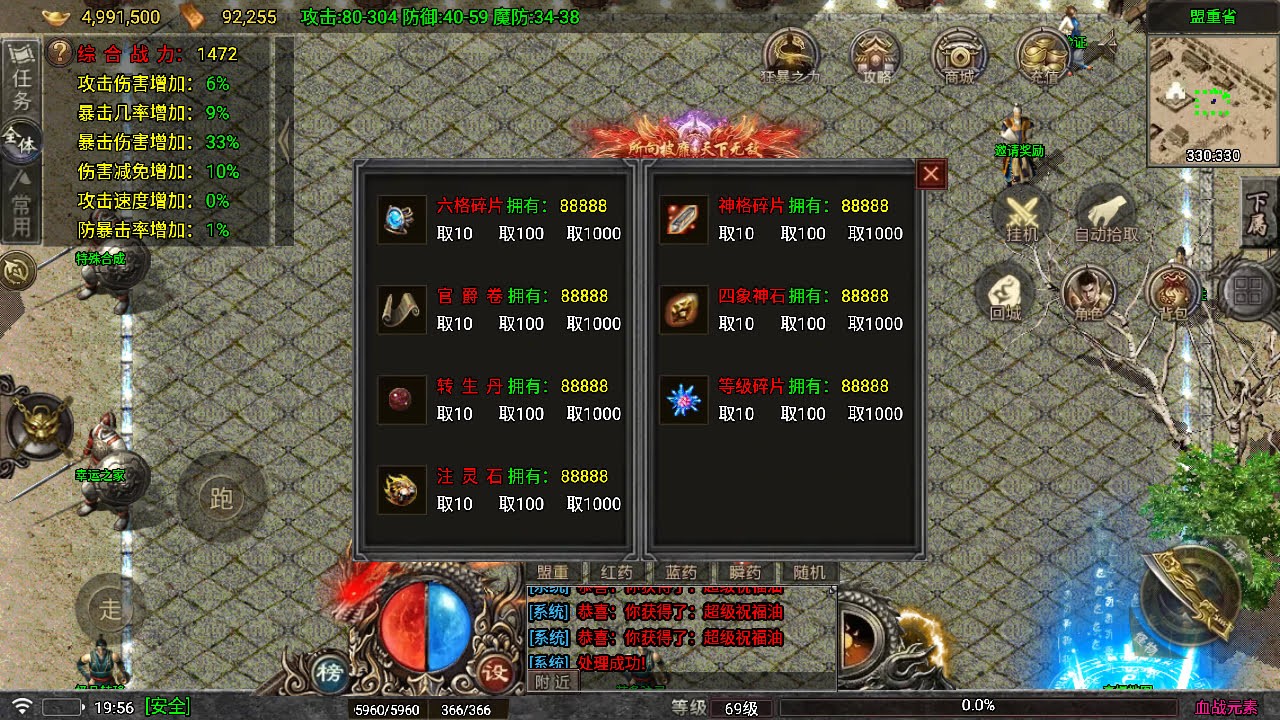The image size is (1280, 720).
Task: Open the 商城 shop icon
Action: pyautogui.click(x=960, y=57)
